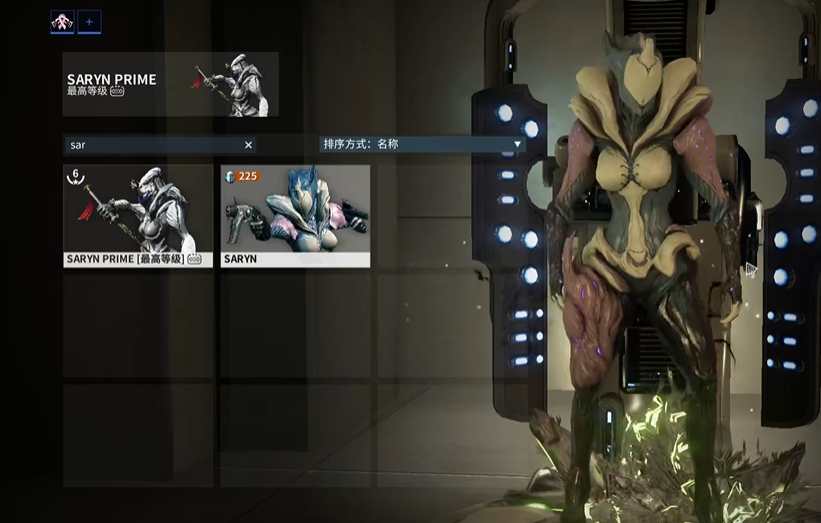Select the warframe category tab icon

click(x=62, y=20)
